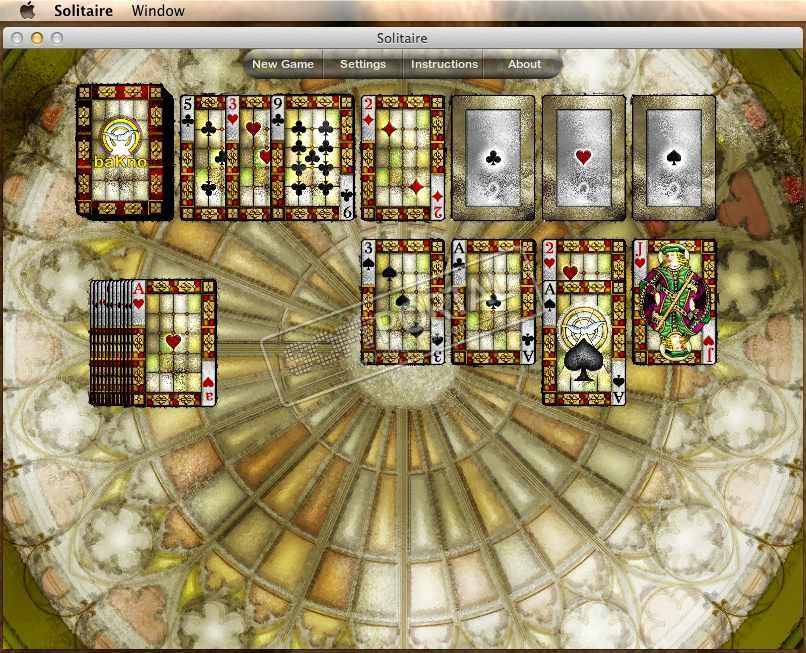
Task: Draw from the baKno stock deck
Action: (122, 151)
